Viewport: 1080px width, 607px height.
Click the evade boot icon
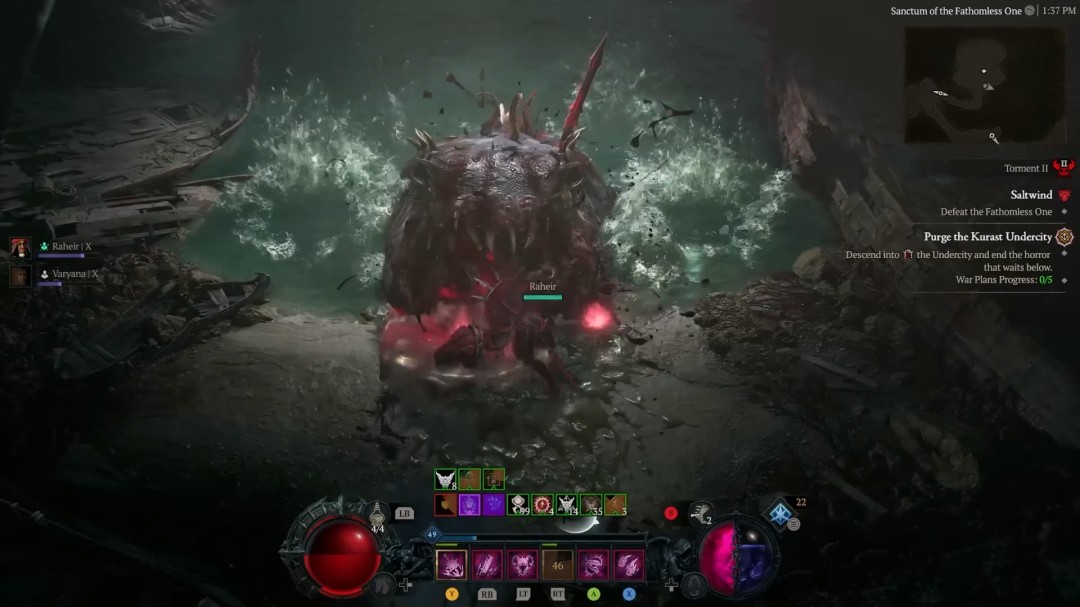[x=701, y=514]
